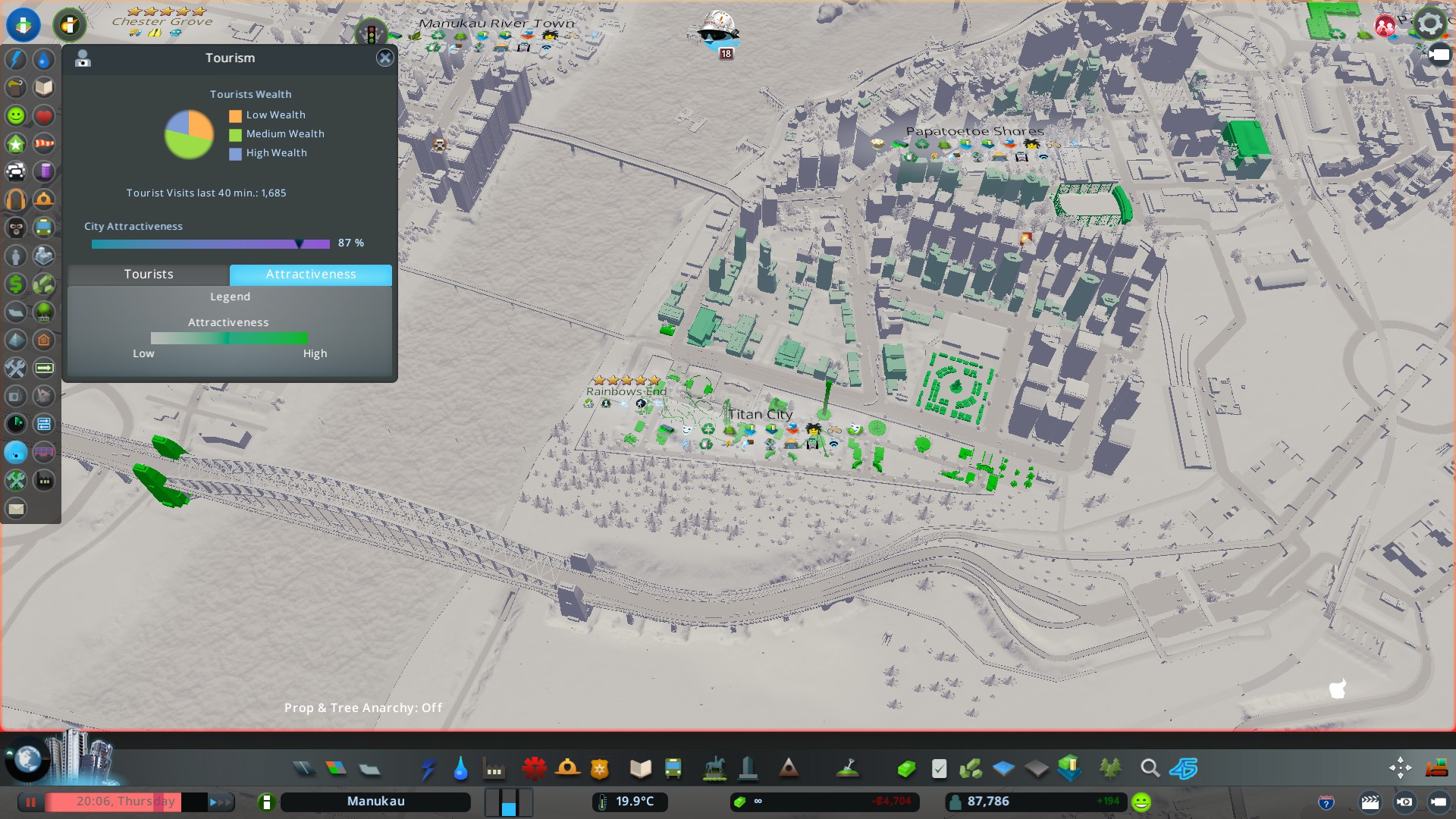Viewport: 1456px width, 819px height.
Task: Show the land value dollar info view
Action: pyautogui.click(x=16, y=284)
